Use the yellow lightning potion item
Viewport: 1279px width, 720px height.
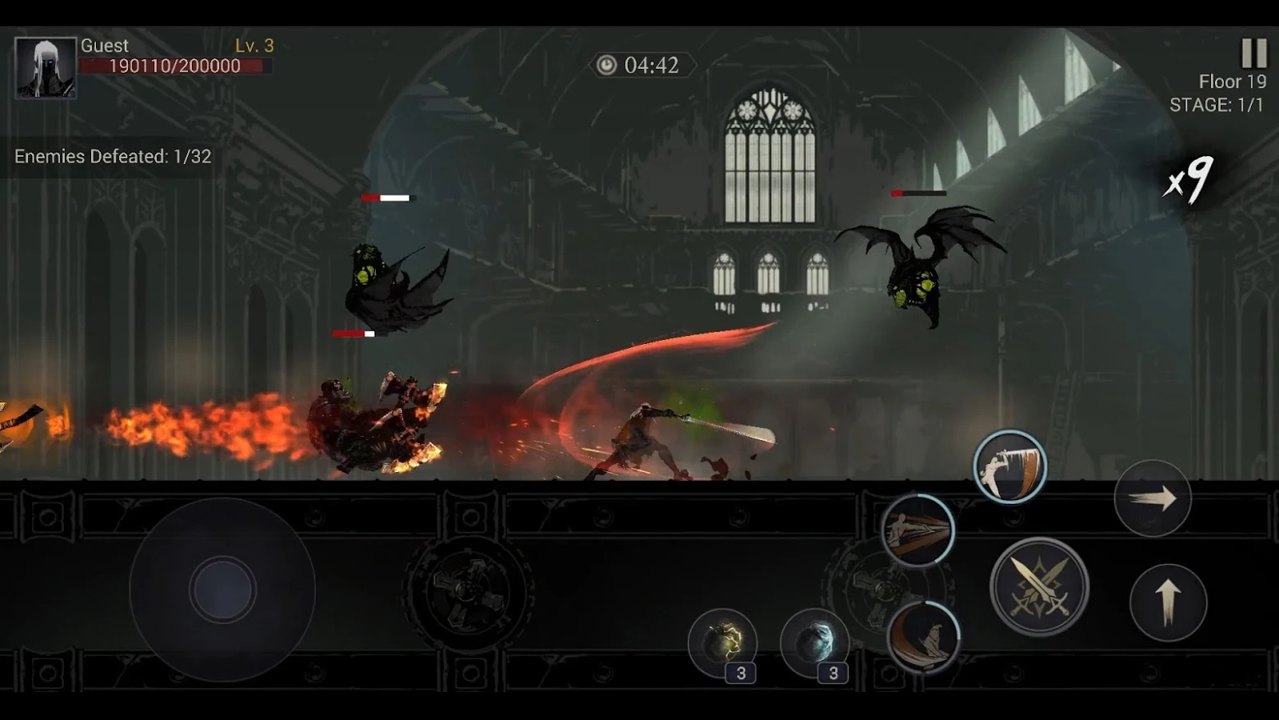[722, 643]
